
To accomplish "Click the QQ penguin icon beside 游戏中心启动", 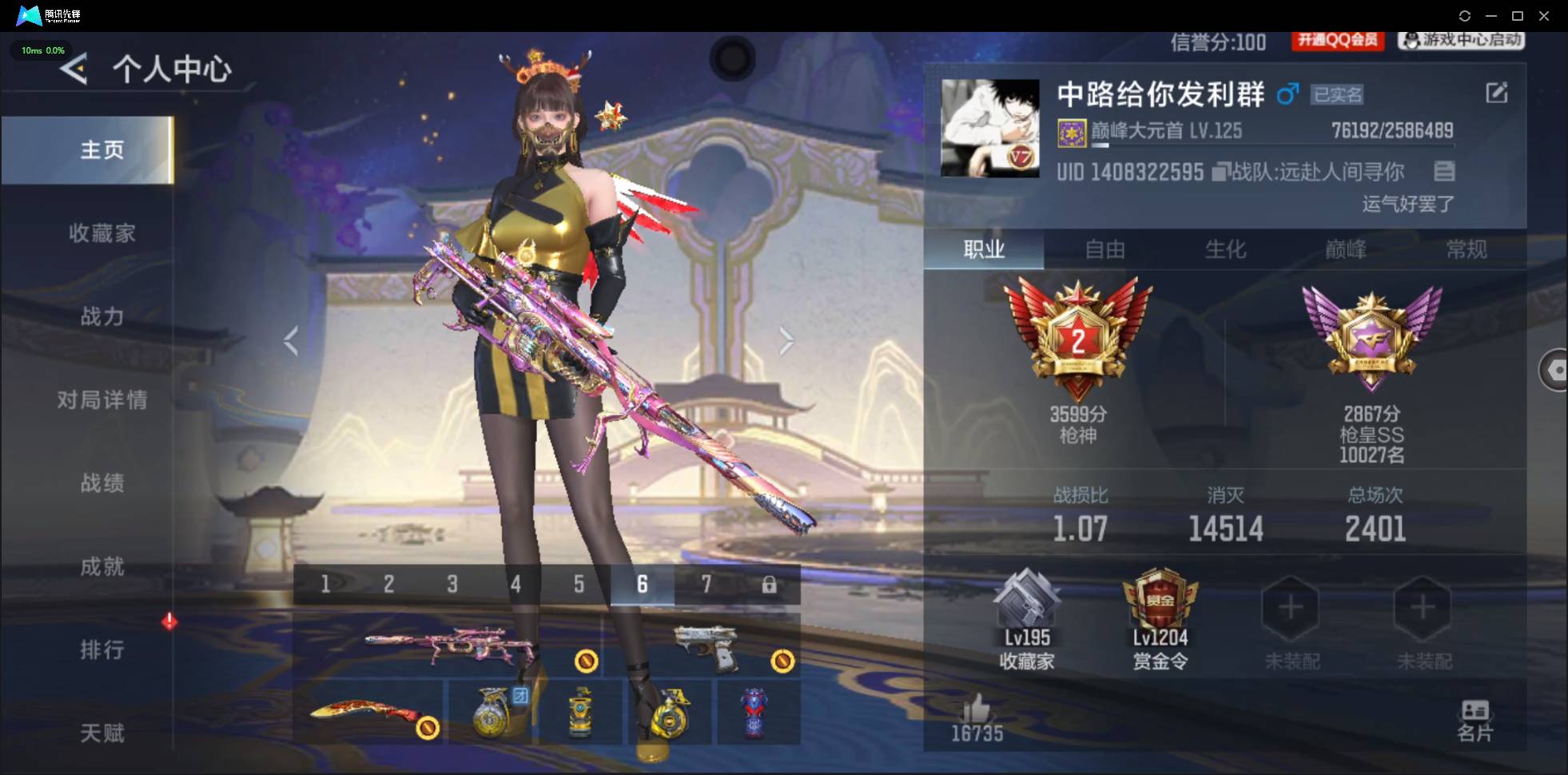I will pyautogui.click(x=1411, y=41).
